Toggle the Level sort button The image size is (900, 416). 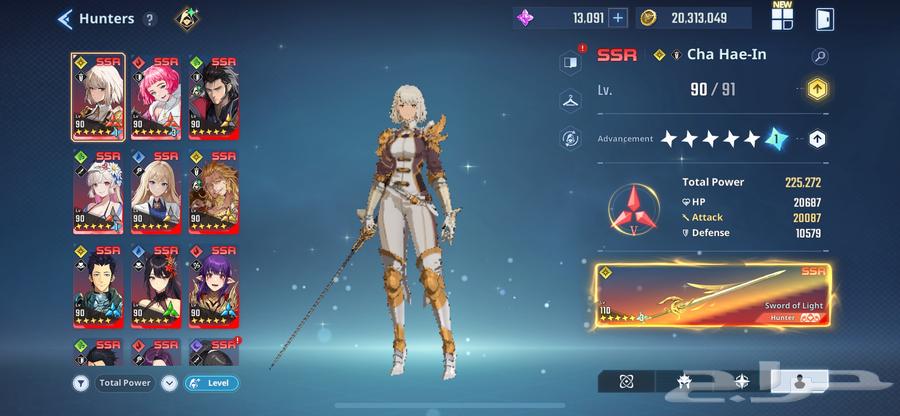point(212,383)
